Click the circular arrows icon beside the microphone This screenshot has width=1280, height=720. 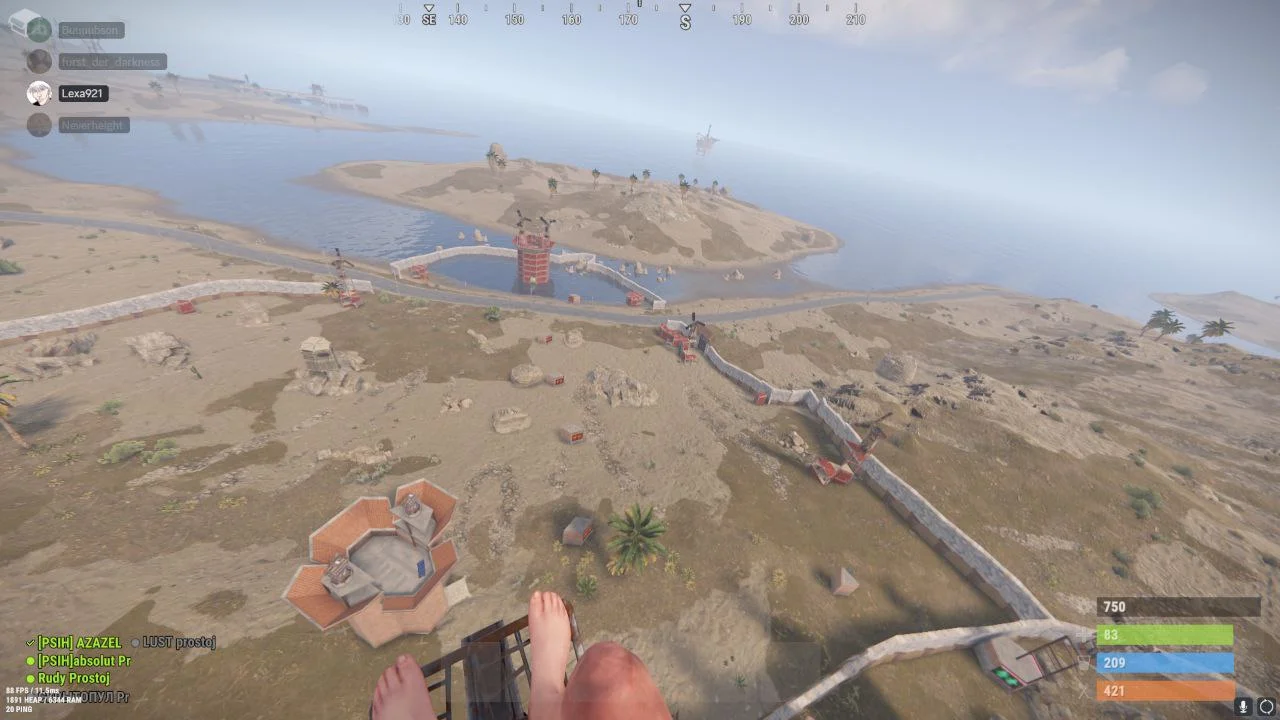(x=1266, y=706)
